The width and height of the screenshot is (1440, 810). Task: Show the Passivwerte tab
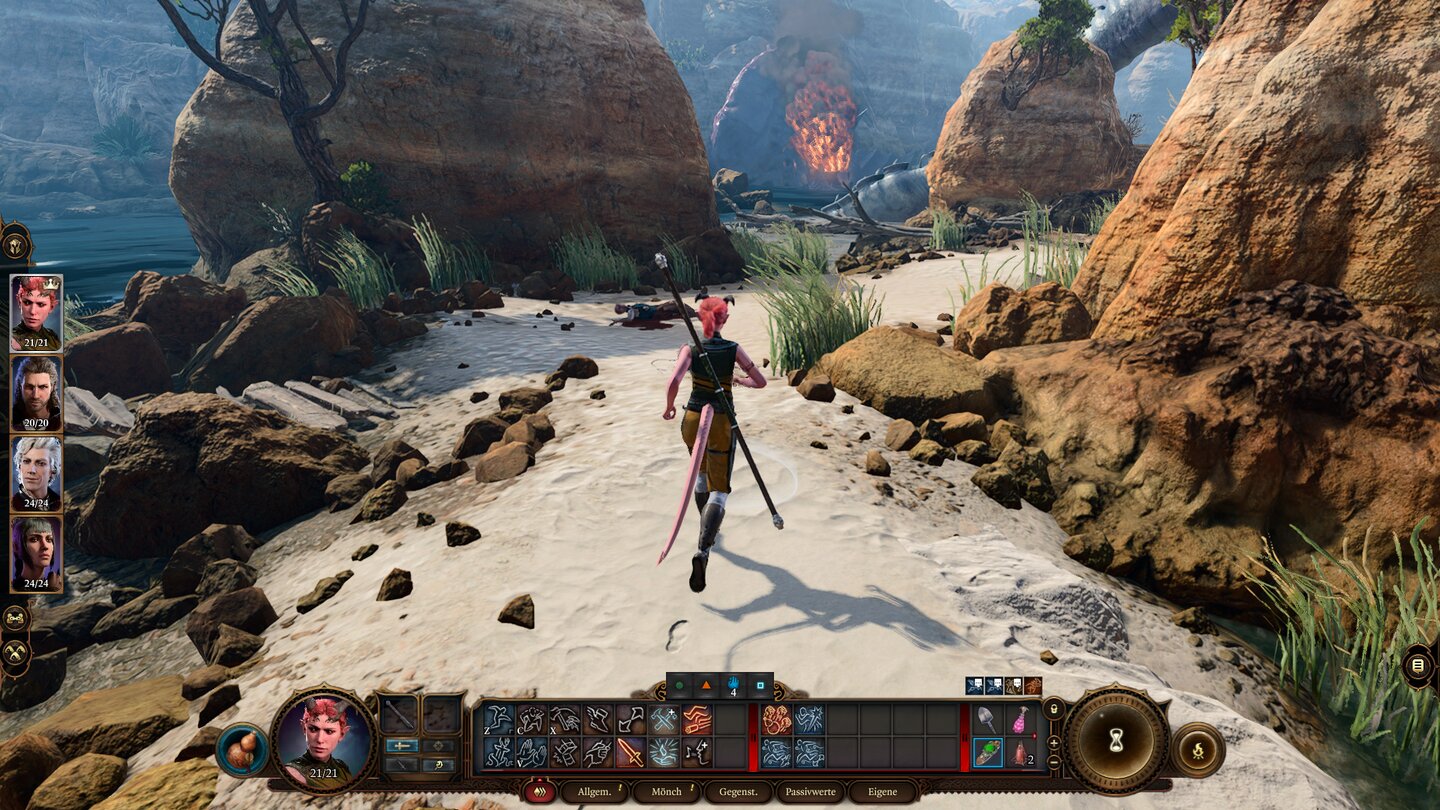810,792
